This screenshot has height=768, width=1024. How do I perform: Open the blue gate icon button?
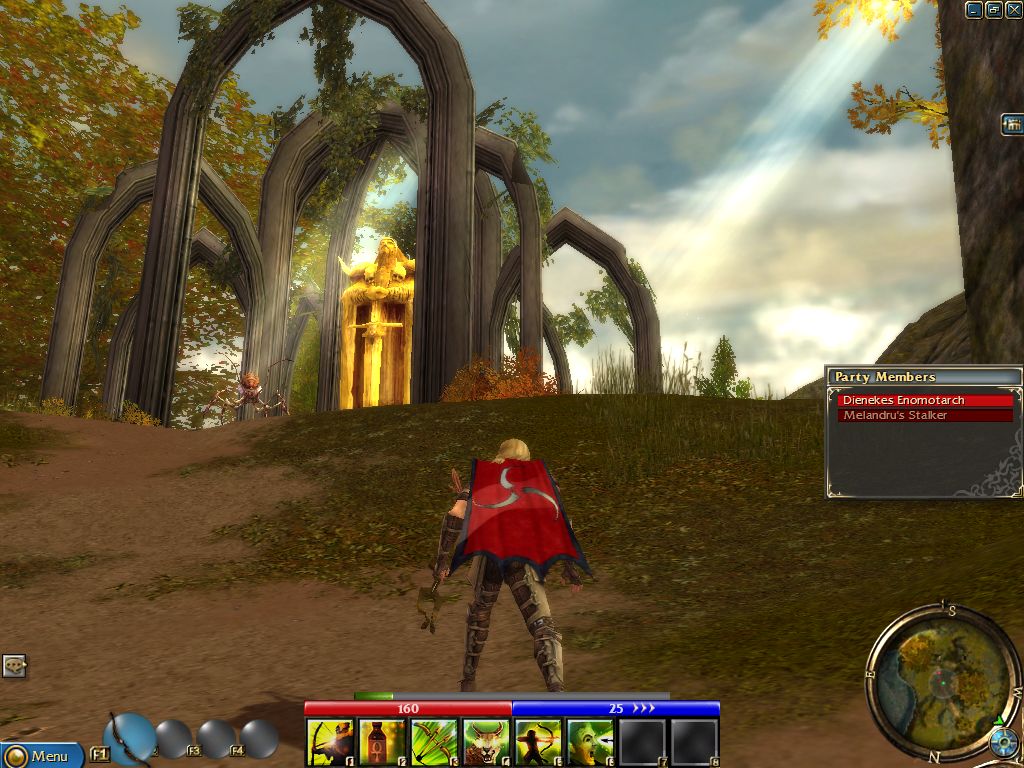(1012, 125)
